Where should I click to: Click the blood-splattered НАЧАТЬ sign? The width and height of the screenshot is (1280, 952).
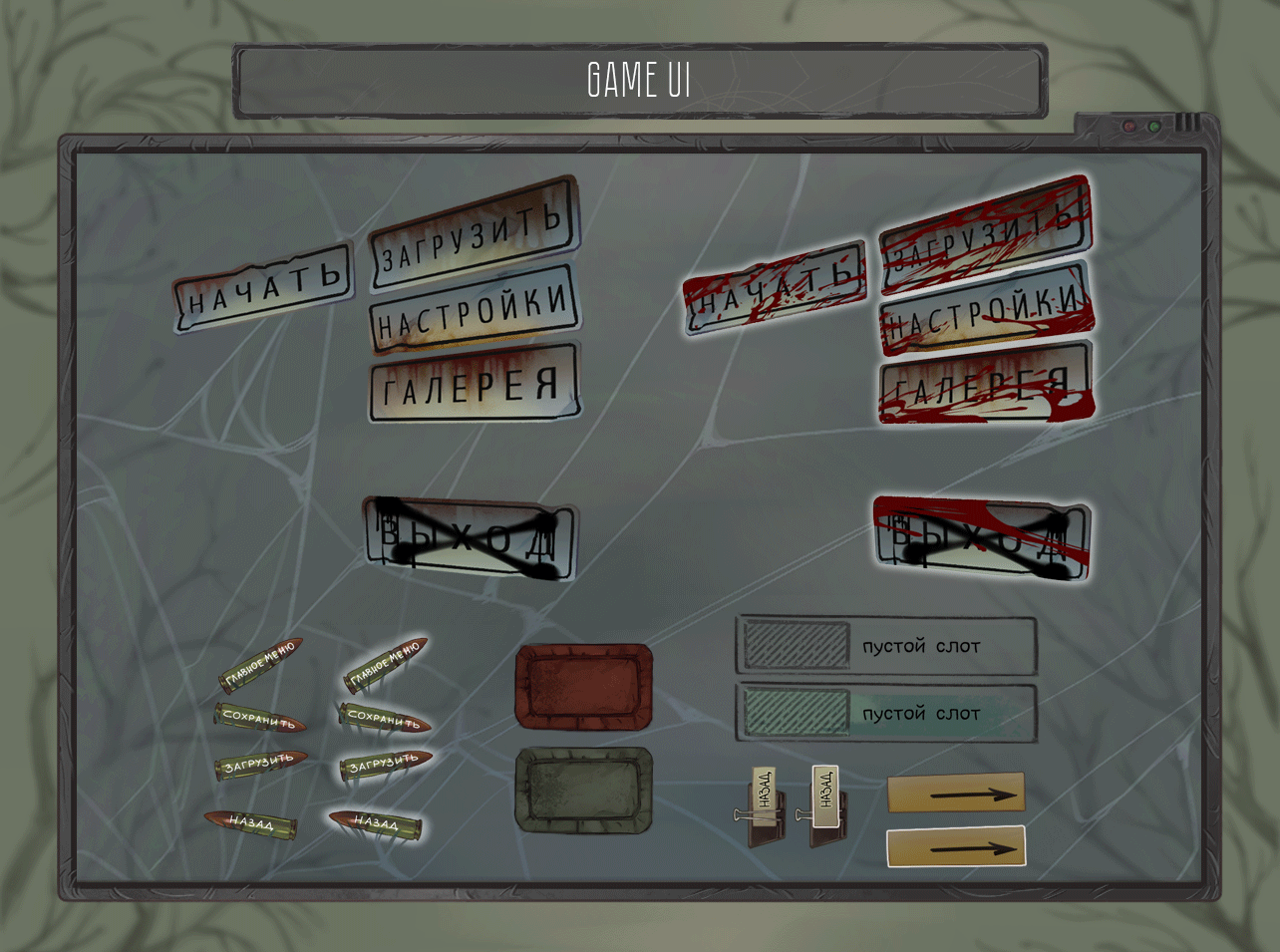[775, 285]
